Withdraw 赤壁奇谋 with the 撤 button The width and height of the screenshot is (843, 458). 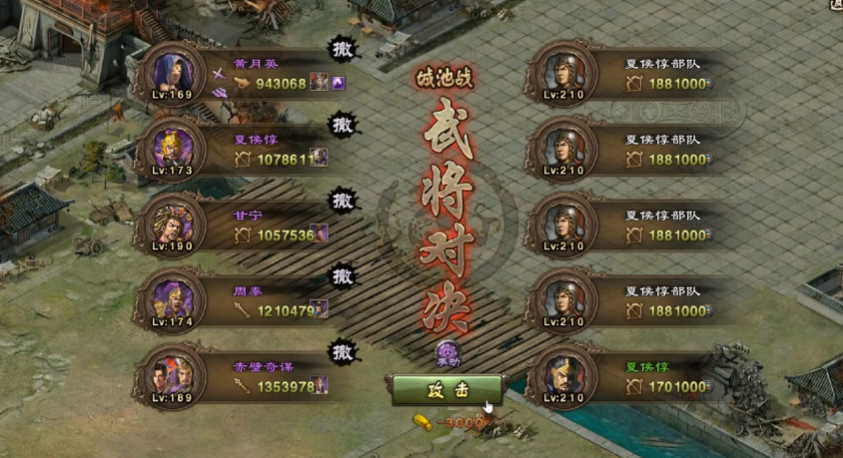[x=343, y=351]
